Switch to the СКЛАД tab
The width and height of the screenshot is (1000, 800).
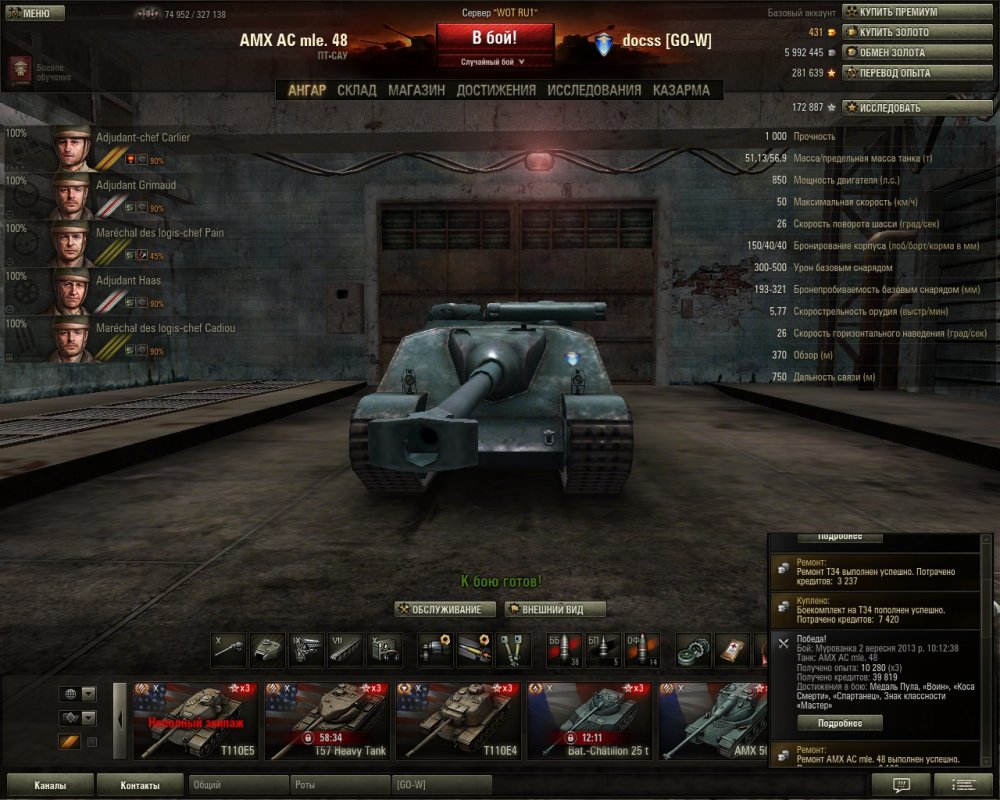tap(357, 90)
